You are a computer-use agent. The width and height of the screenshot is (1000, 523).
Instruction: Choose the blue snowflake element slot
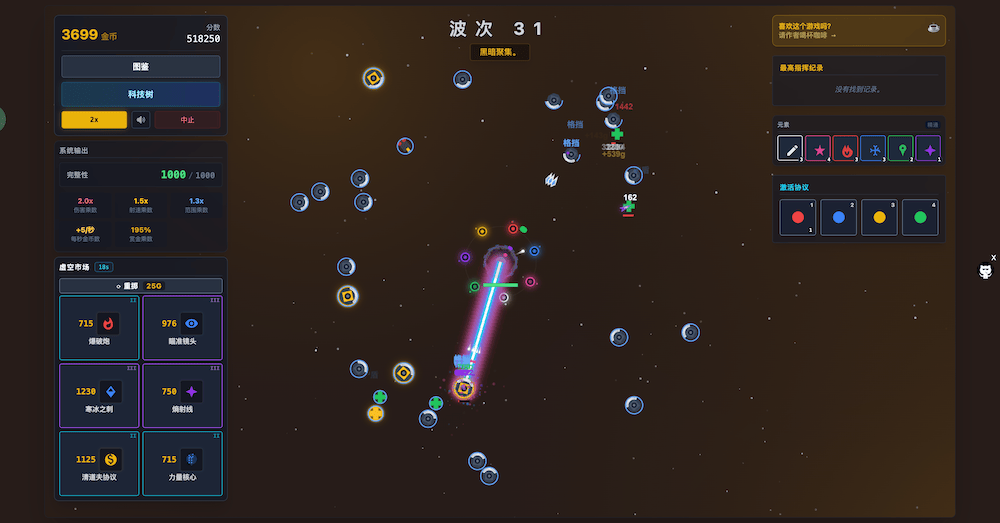point(872,150)
